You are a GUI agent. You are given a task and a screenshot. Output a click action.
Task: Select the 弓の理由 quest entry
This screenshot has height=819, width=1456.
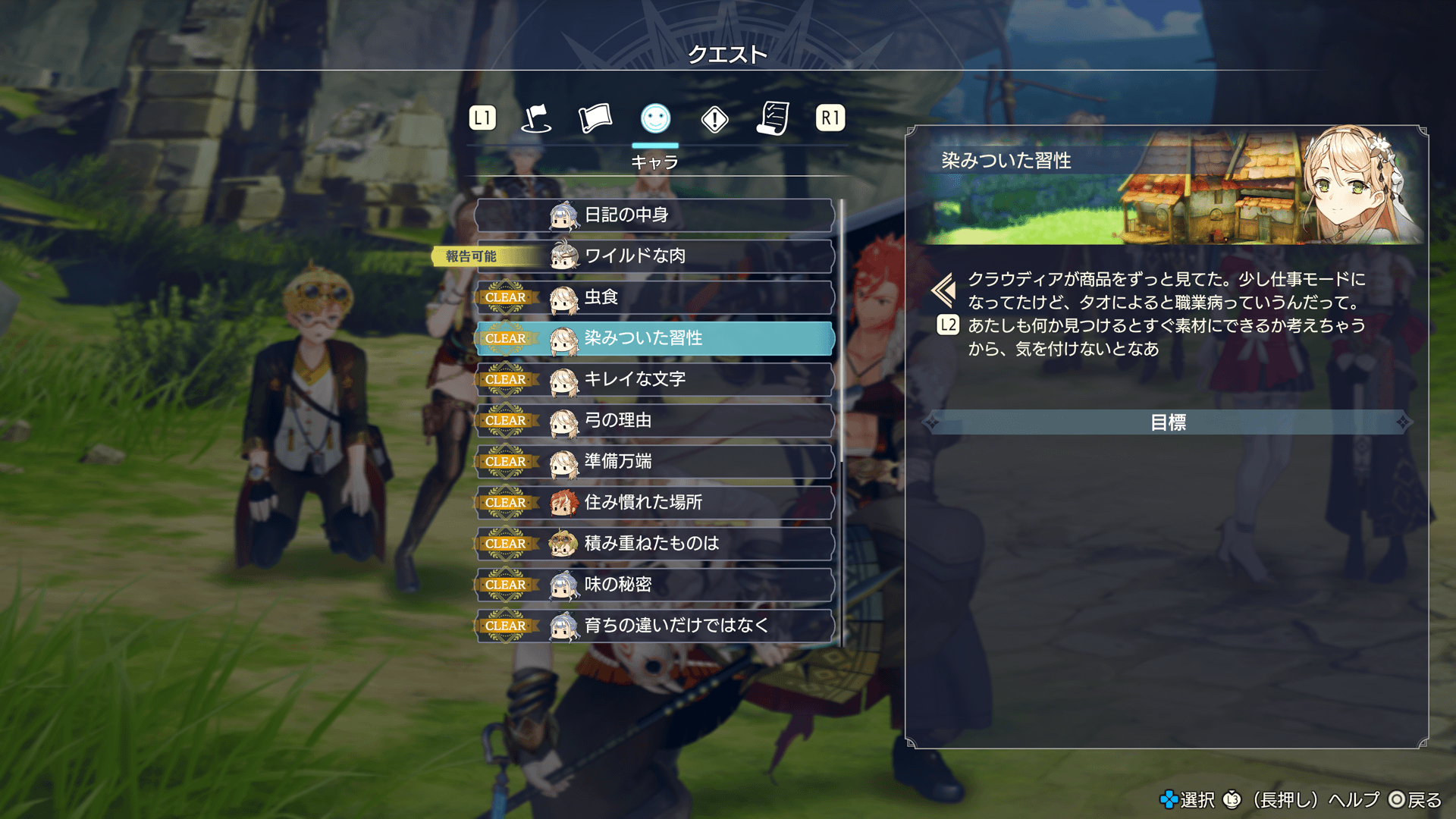tap(654, 420)
